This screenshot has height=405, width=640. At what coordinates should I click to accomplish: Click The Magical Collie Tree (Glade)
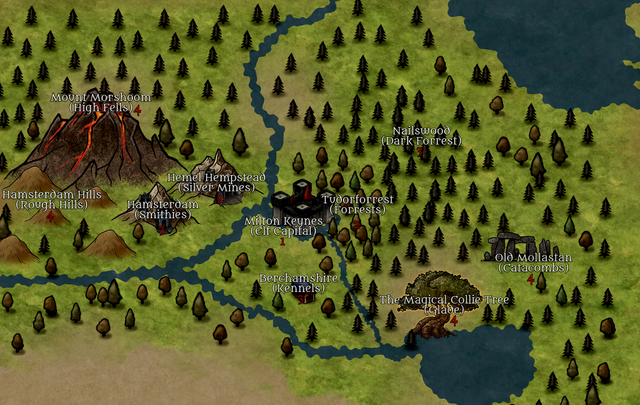click(x=444, y=305)
